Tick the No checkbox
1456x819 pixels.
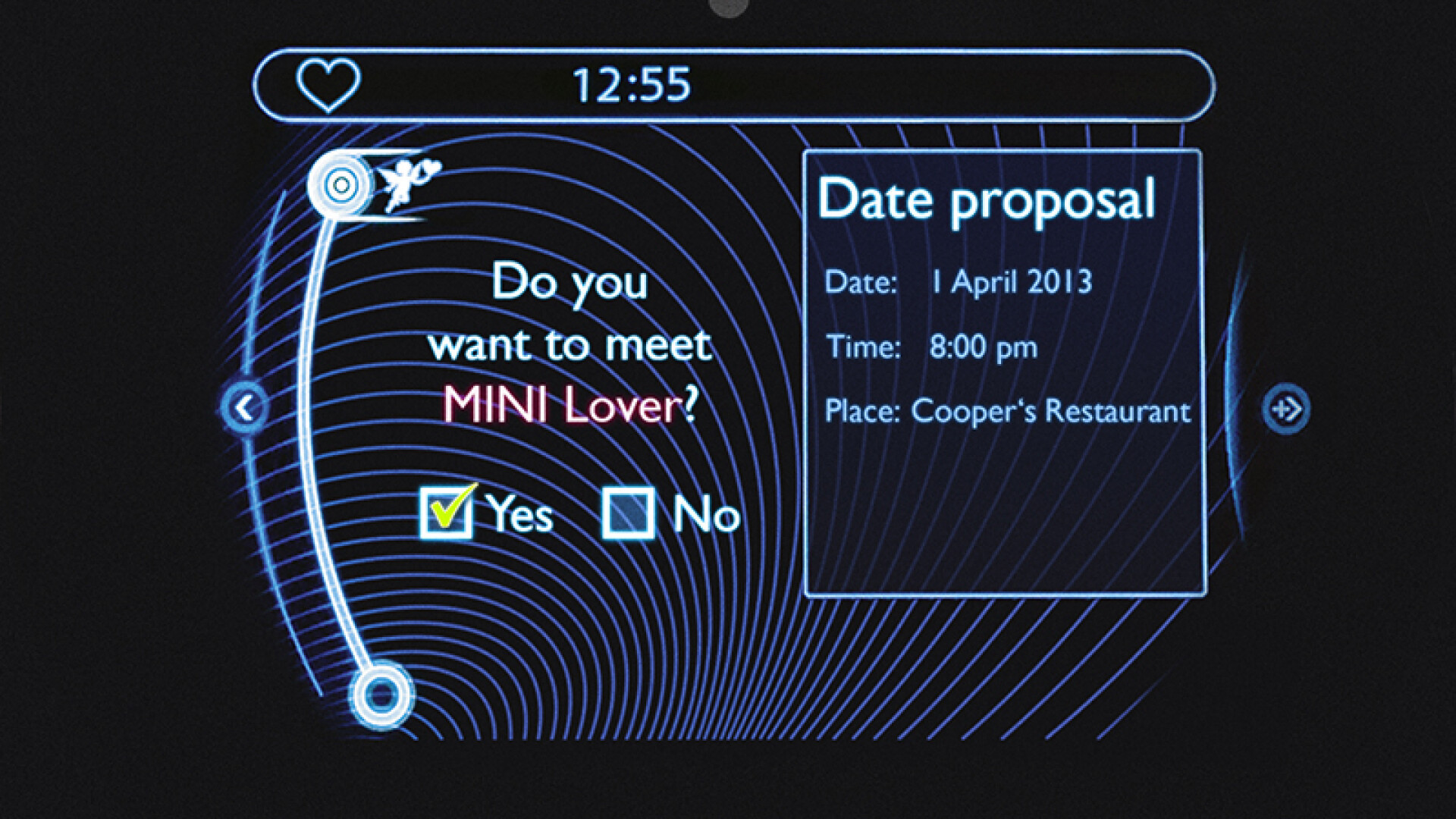pos(628,513)
